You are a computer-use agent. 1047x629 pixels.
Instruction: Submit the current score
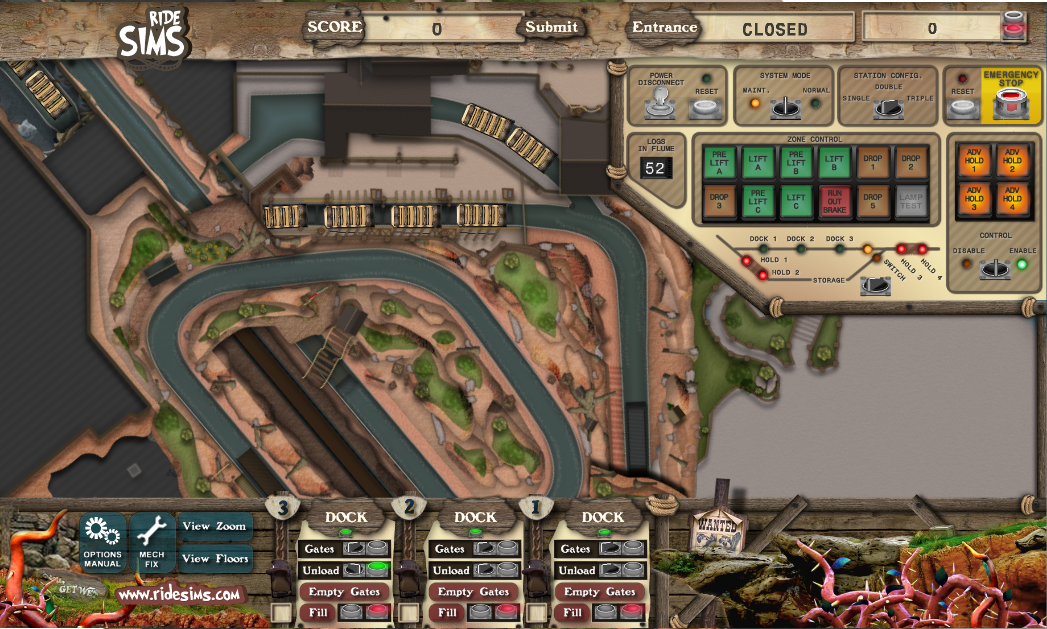coord(551,27)
